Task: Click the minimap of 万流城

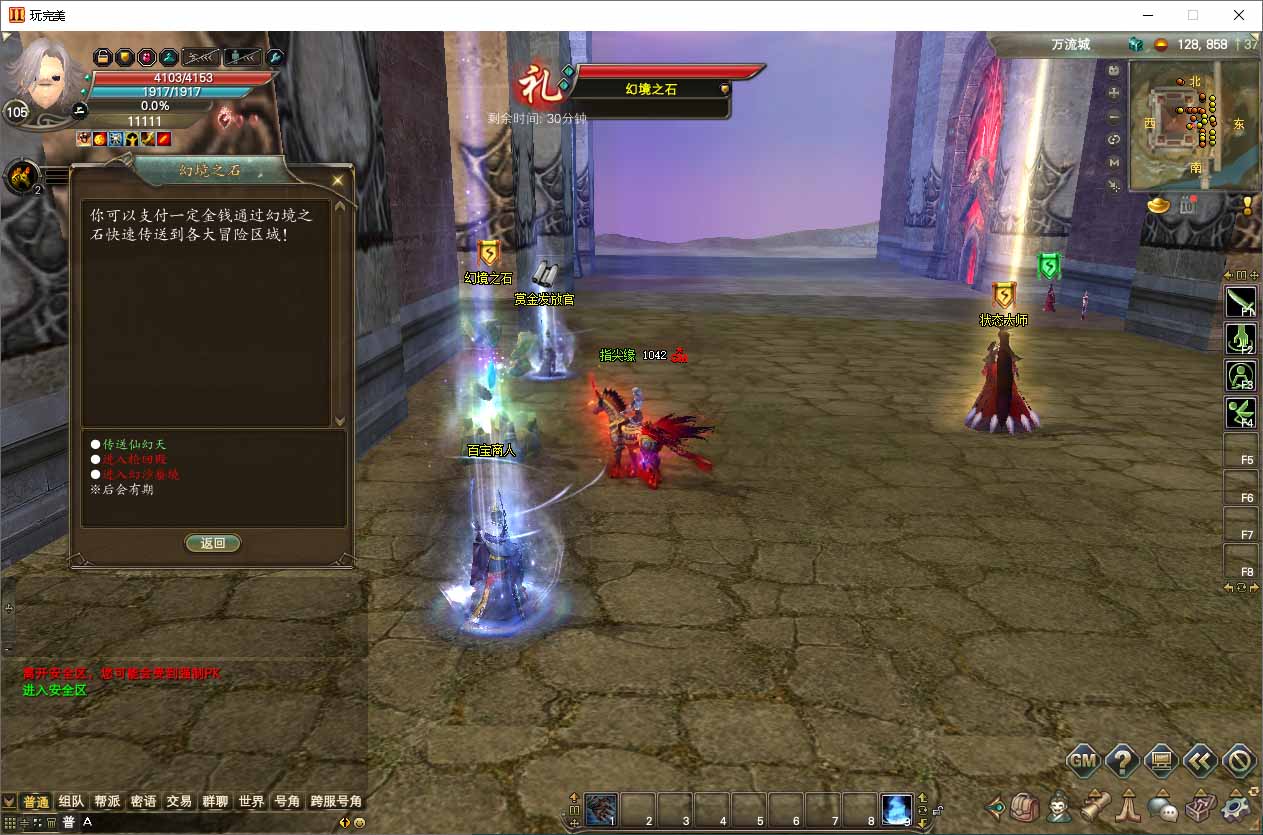Action: click(1194, 126)
